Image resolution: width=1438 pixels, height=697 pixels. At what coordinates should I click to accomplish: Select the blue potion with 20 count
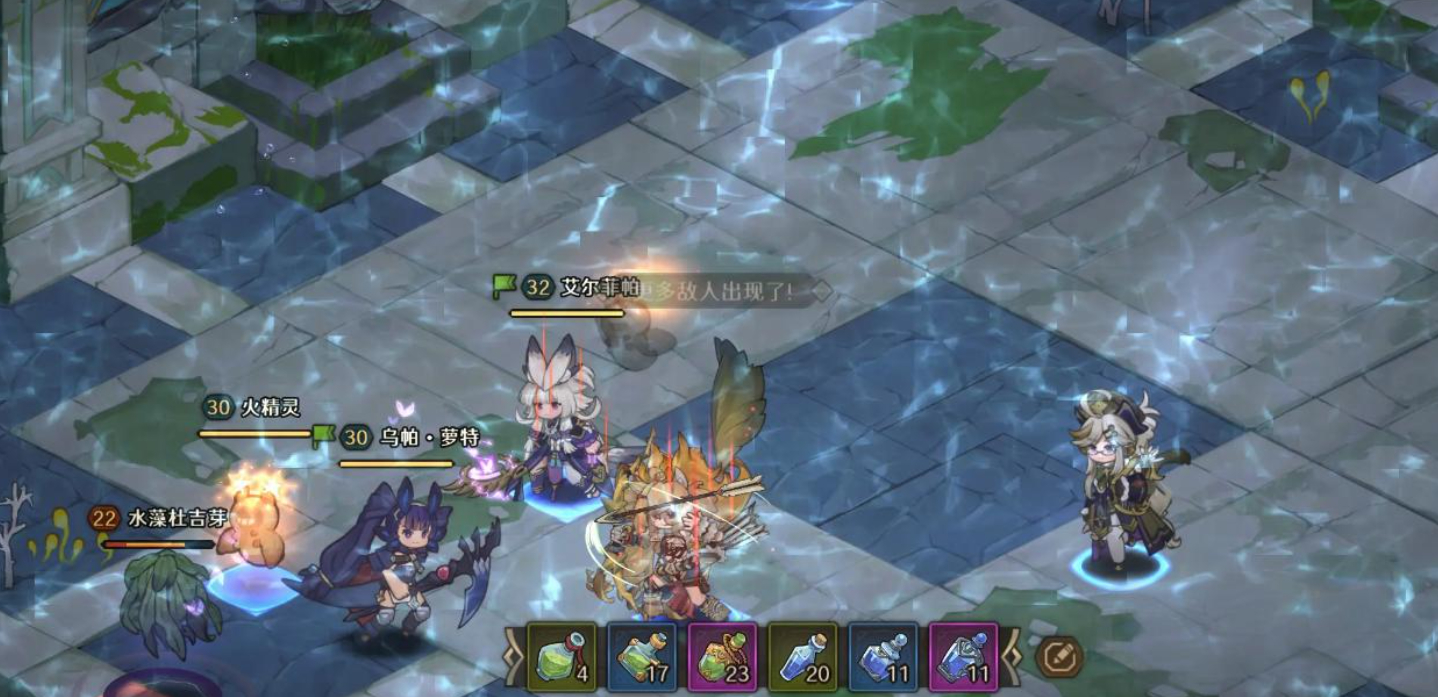(803, 657)
